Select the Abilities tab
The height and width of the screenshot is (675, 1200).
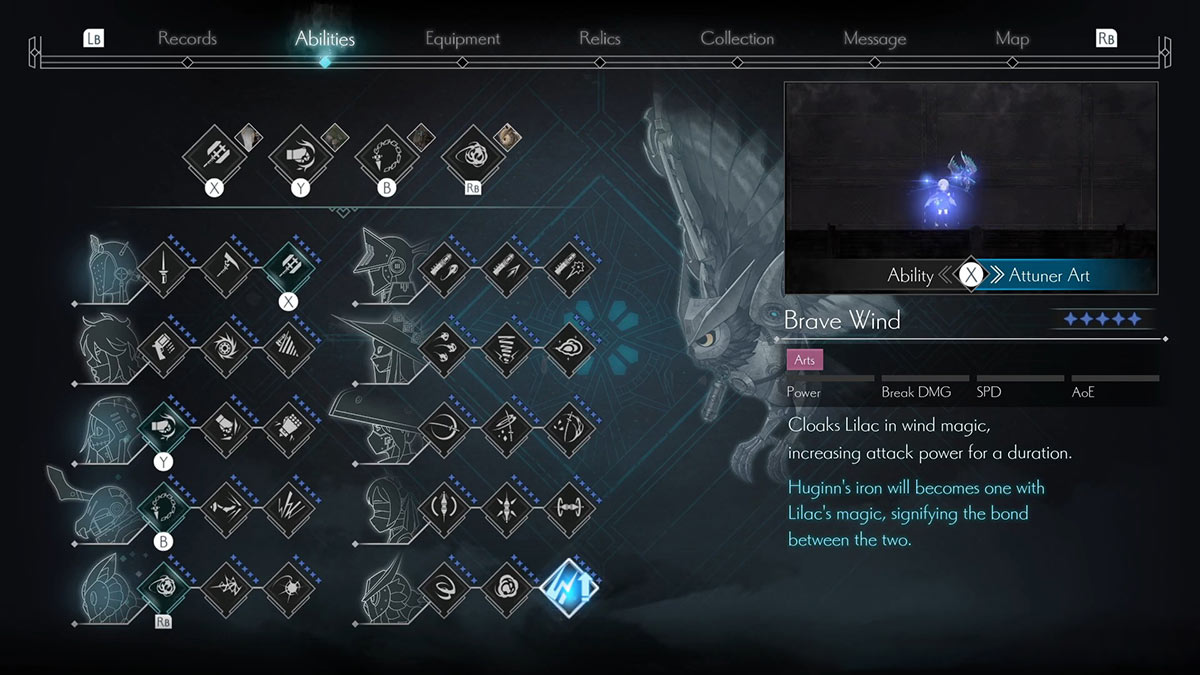[x=325, y=39]
